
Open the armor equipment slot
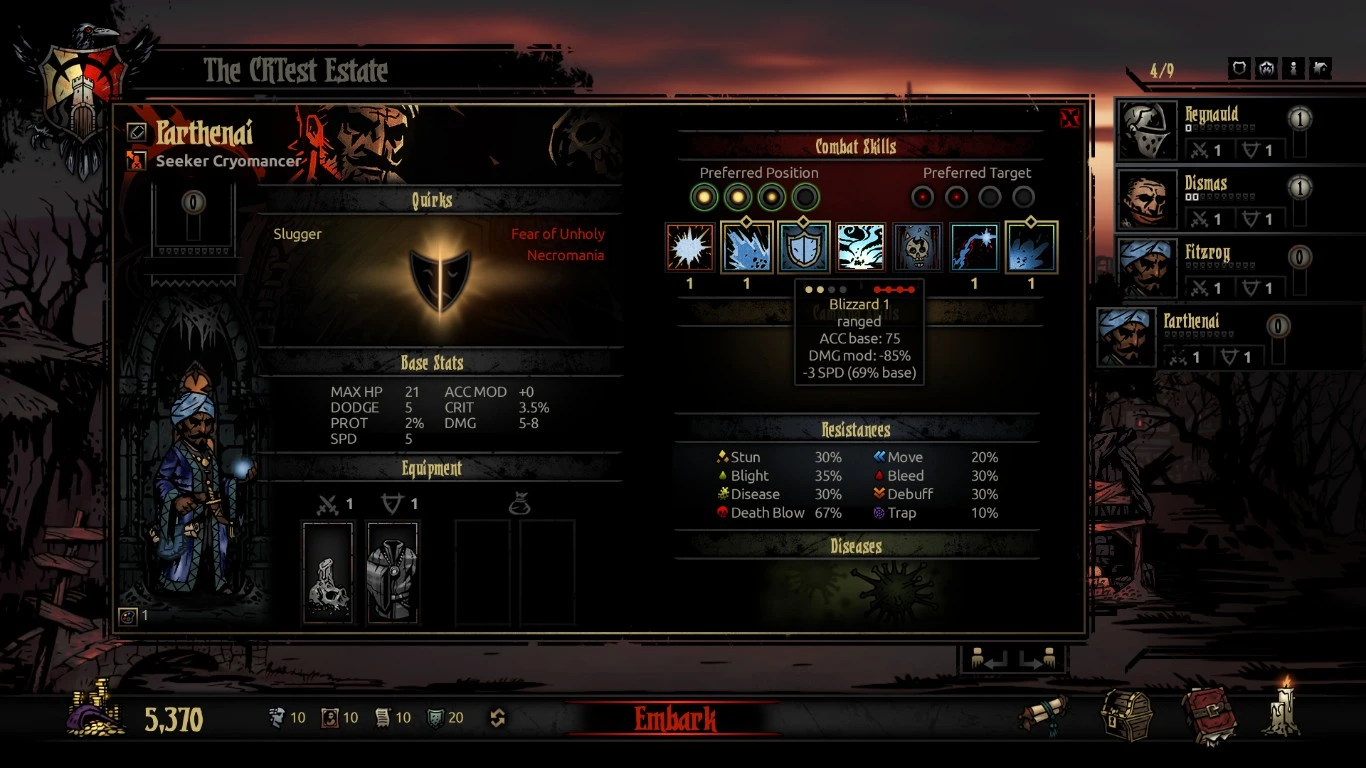[392, 572]
